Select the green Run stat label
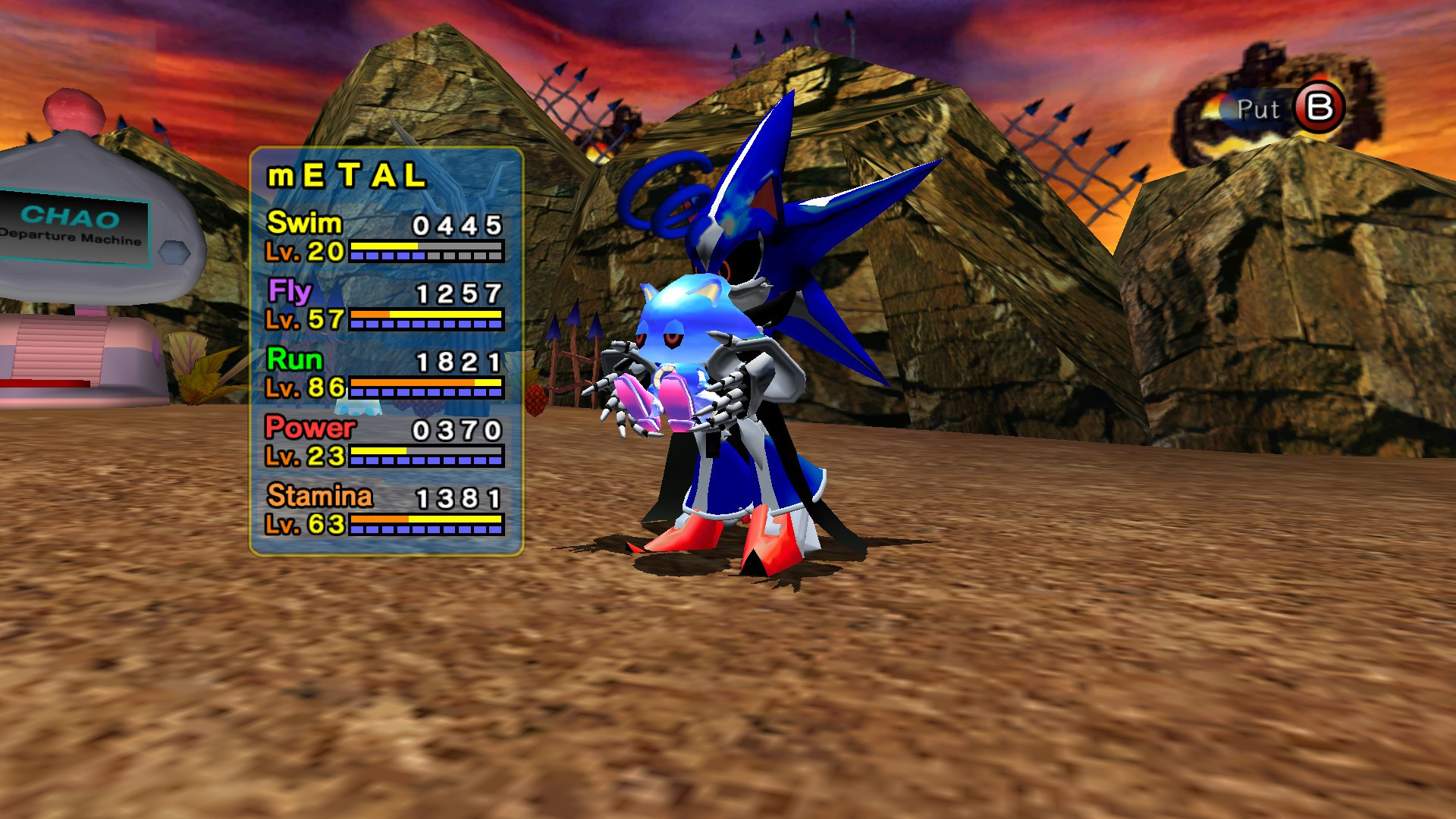The image size is (1456, 819). tap(296, 360)
